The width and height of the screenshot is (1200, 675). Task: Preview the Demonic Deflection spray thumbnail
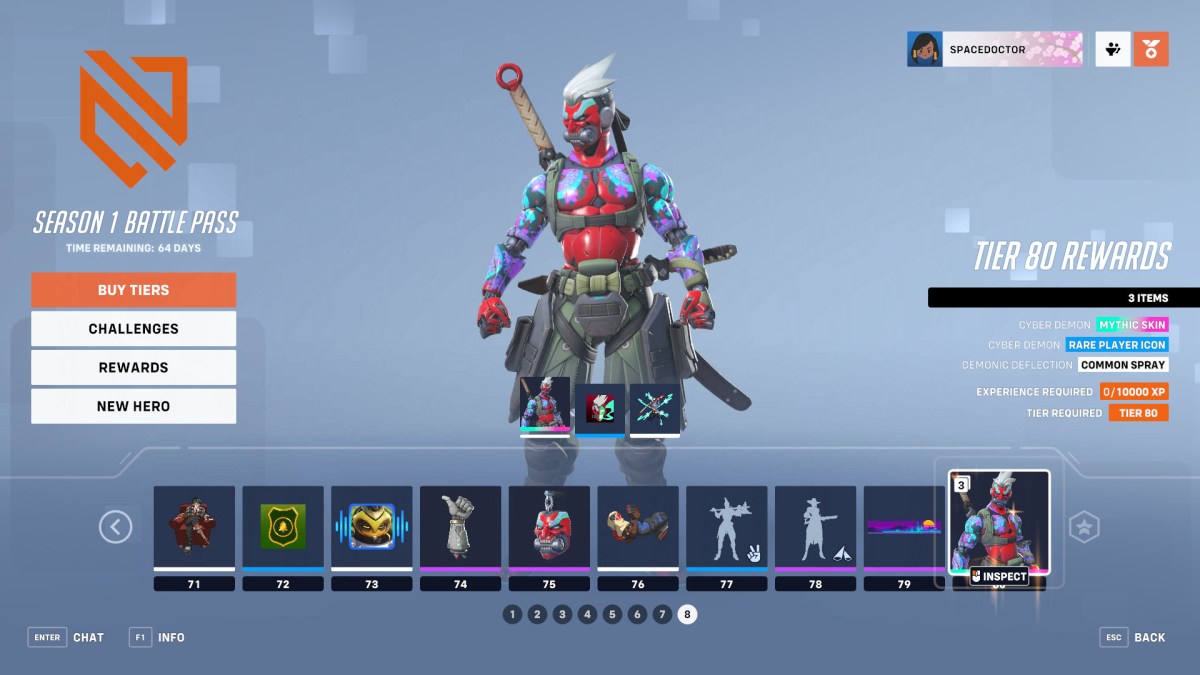655,407
